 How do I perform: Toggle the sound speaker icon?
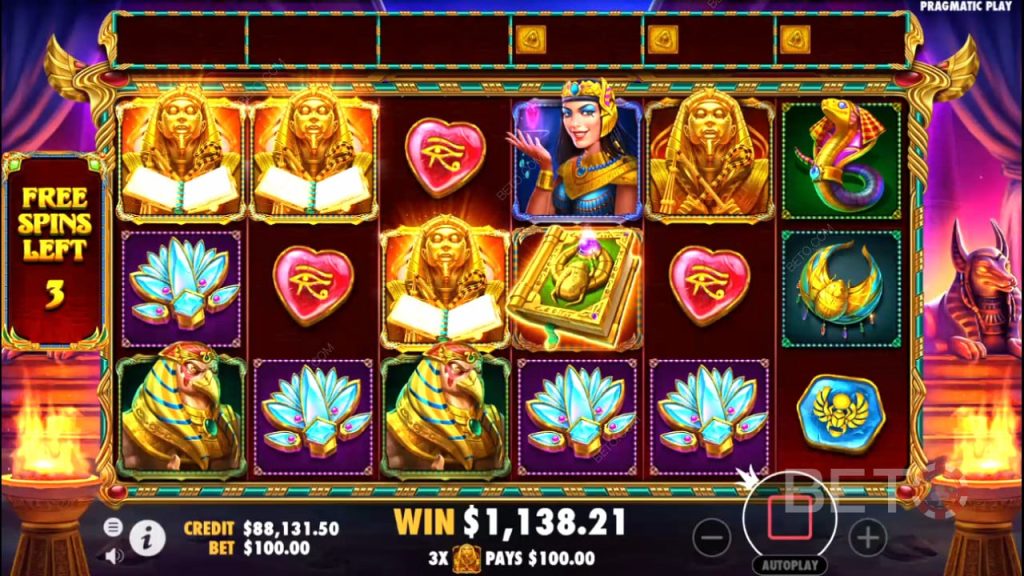(x=113, y=553)
